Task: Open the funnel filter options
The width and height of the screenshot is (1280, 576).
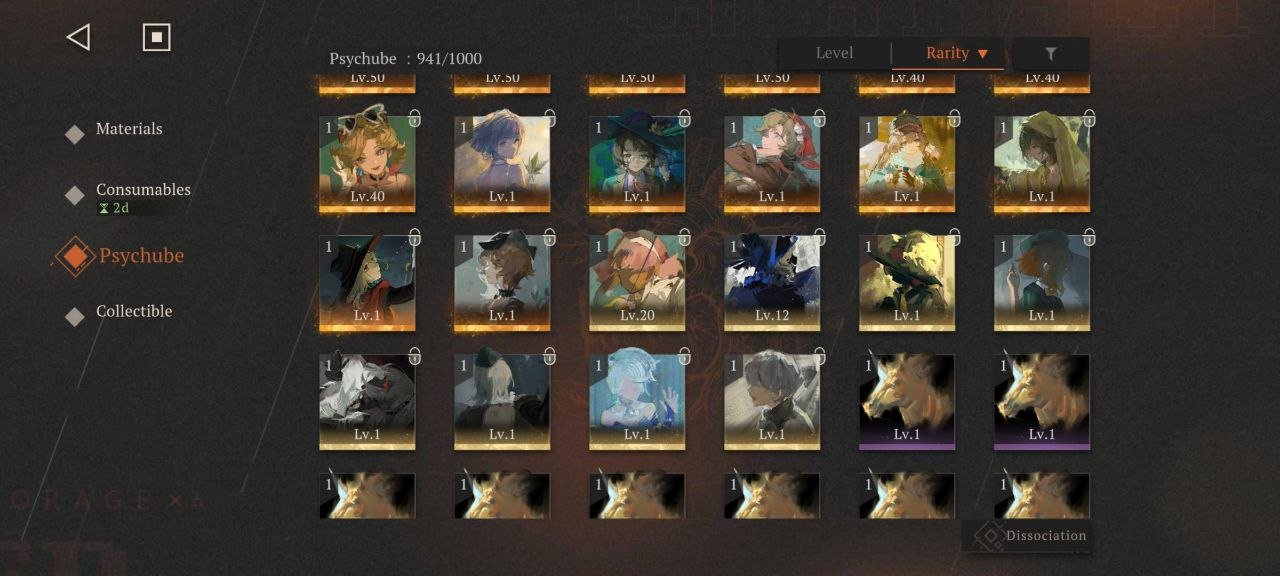Action: click(1050, 54)
